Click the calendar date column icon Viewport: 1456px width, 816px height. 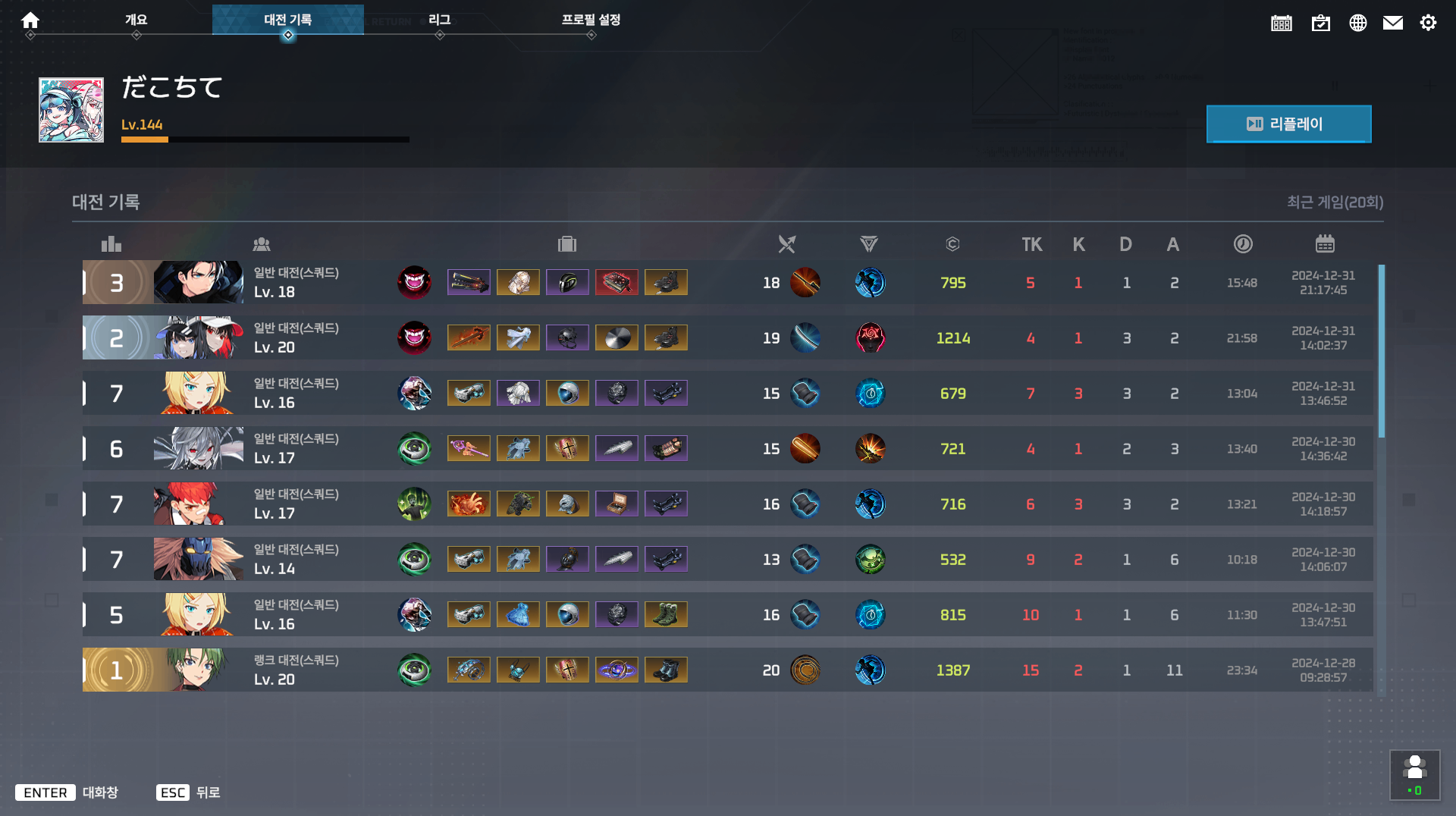pyautogui.click(x=1324, y=243)
